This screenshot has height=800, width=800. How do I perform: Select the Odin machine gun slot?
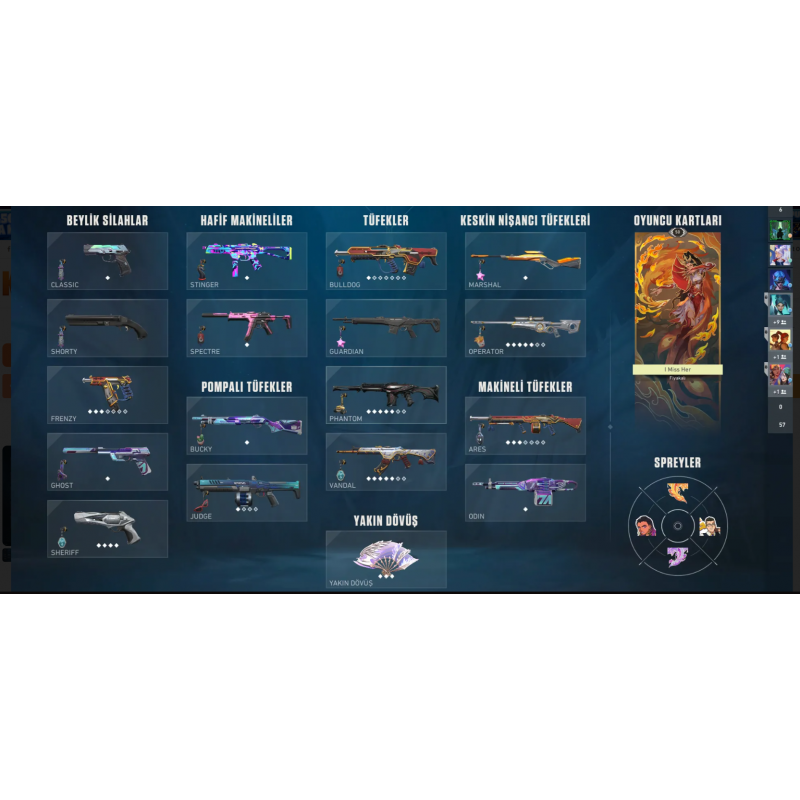click(x=525, y=492)
